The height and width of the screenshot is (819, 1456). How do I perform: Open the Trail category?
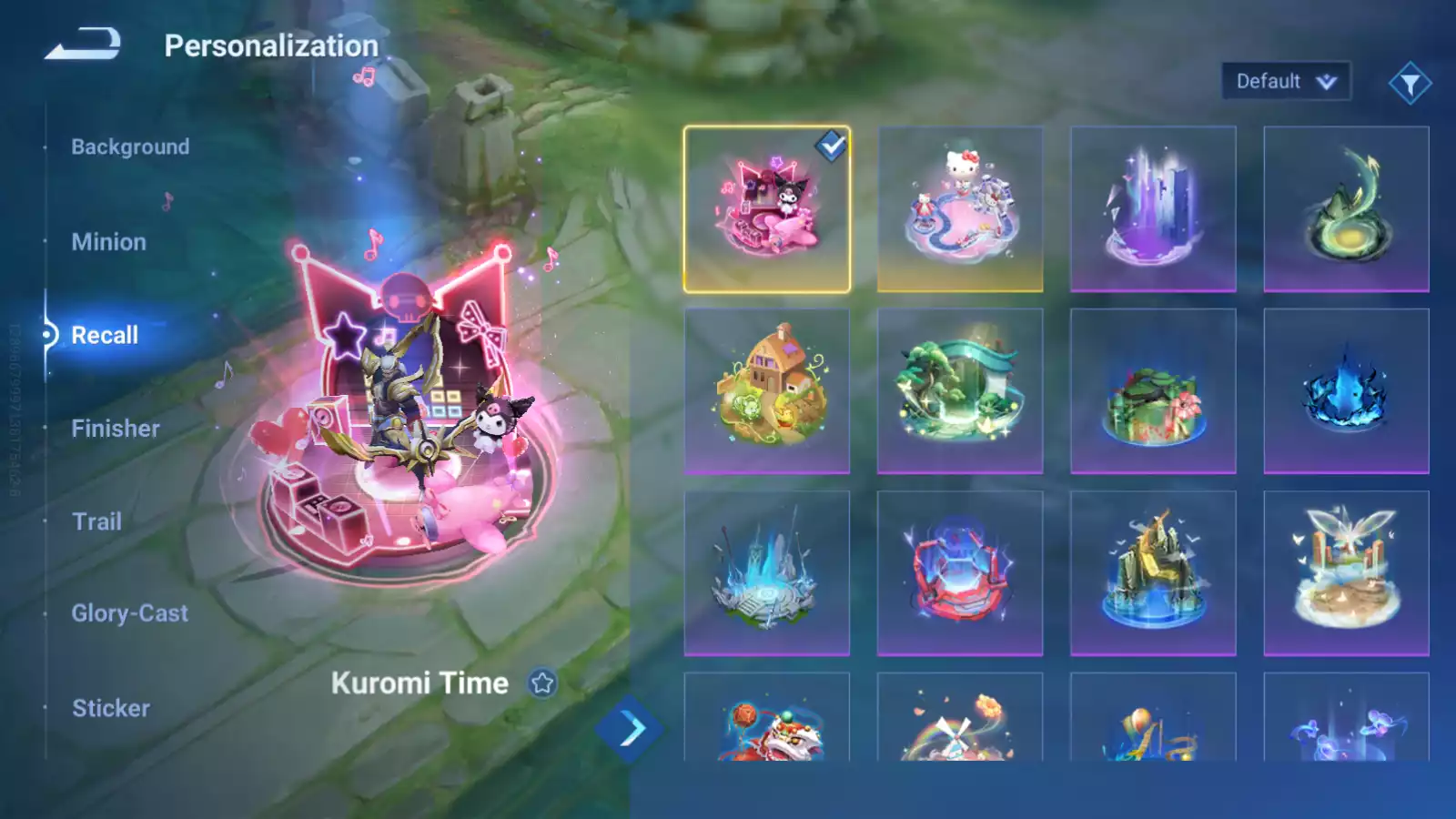pyautogui.click(x=96, y=521)
